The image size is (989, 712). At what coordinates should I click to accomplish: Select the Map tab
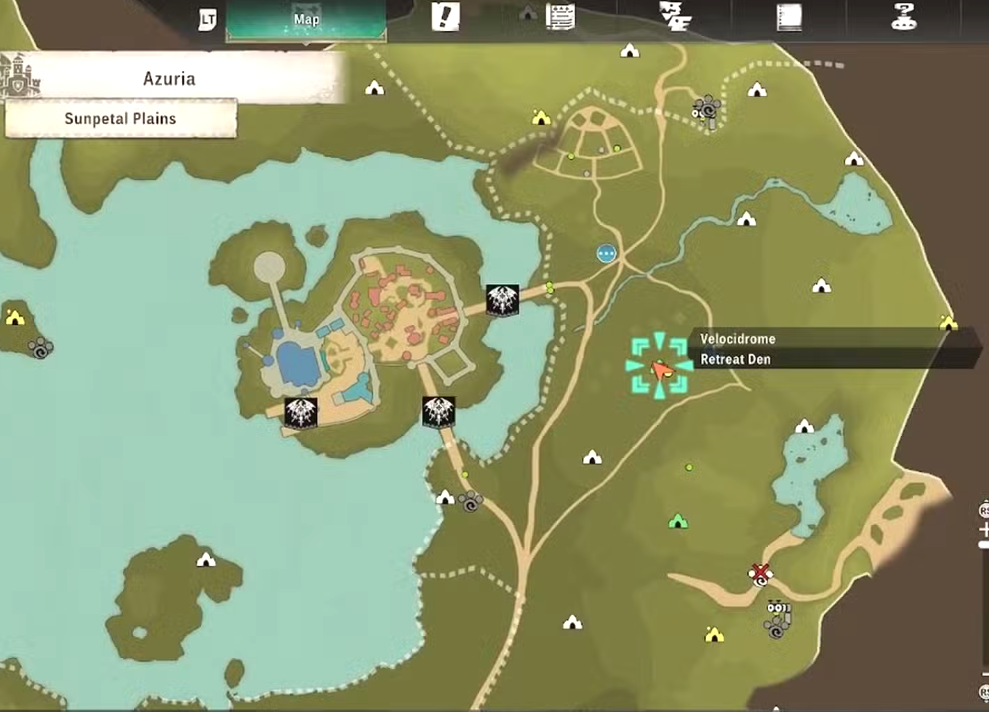point(305,19)
